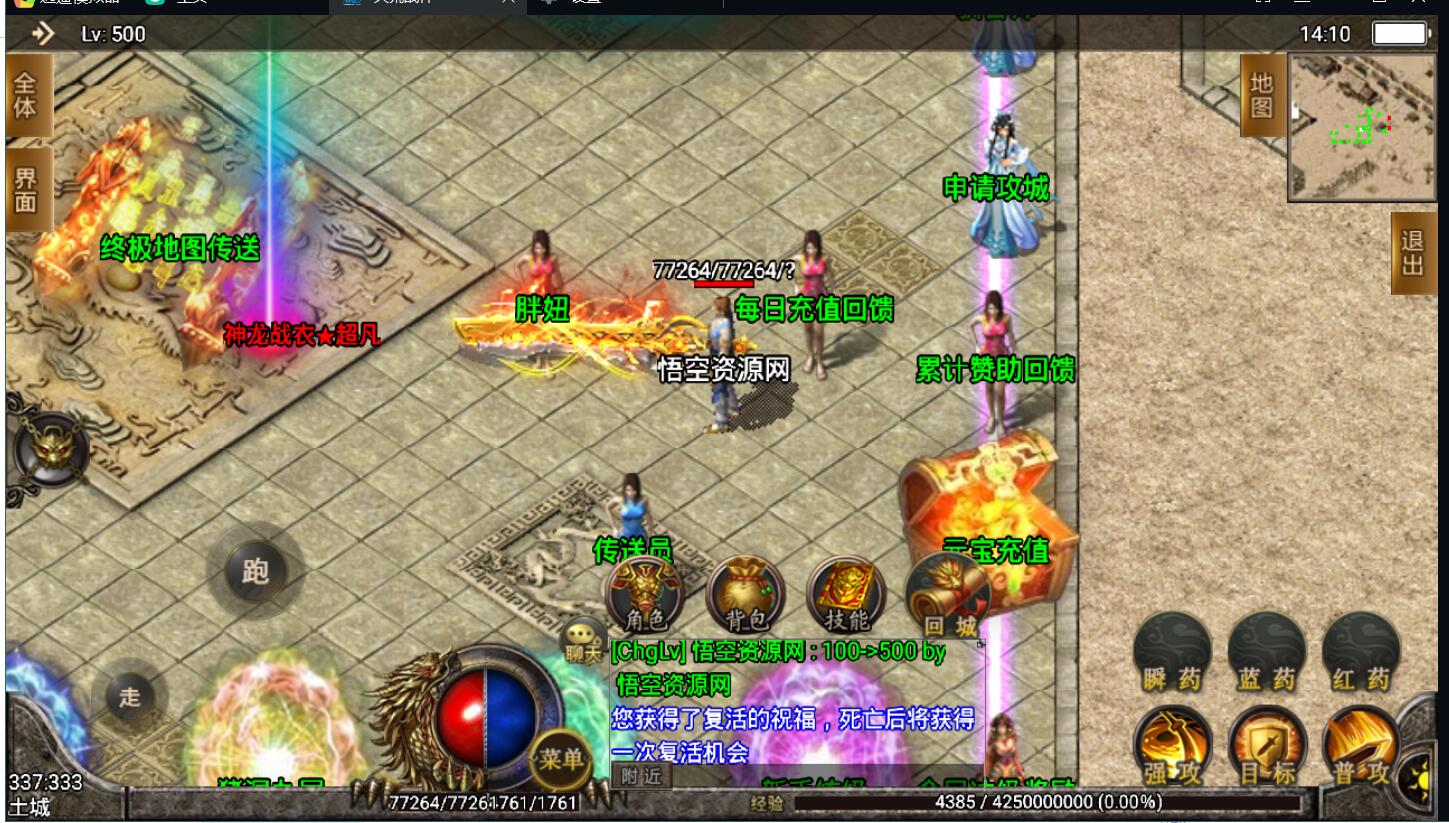Open the 背包 bag inventory

coord(744,595)
